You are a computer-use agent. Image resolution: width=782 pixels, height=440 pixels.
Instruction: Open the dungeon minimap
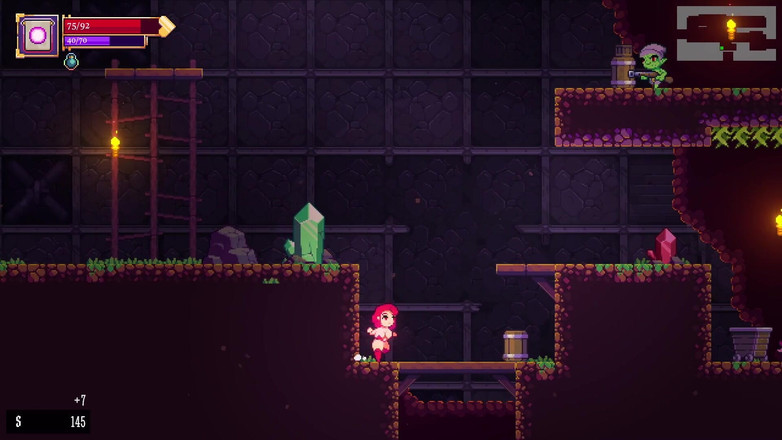click(x=726, y=33)
